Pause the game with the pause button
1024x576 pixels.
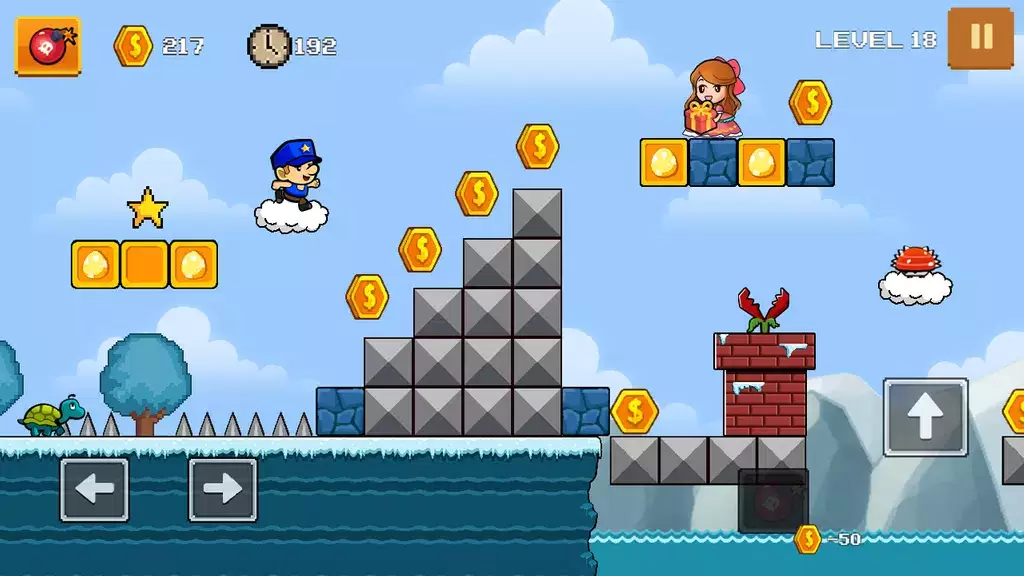click(980, 38)
